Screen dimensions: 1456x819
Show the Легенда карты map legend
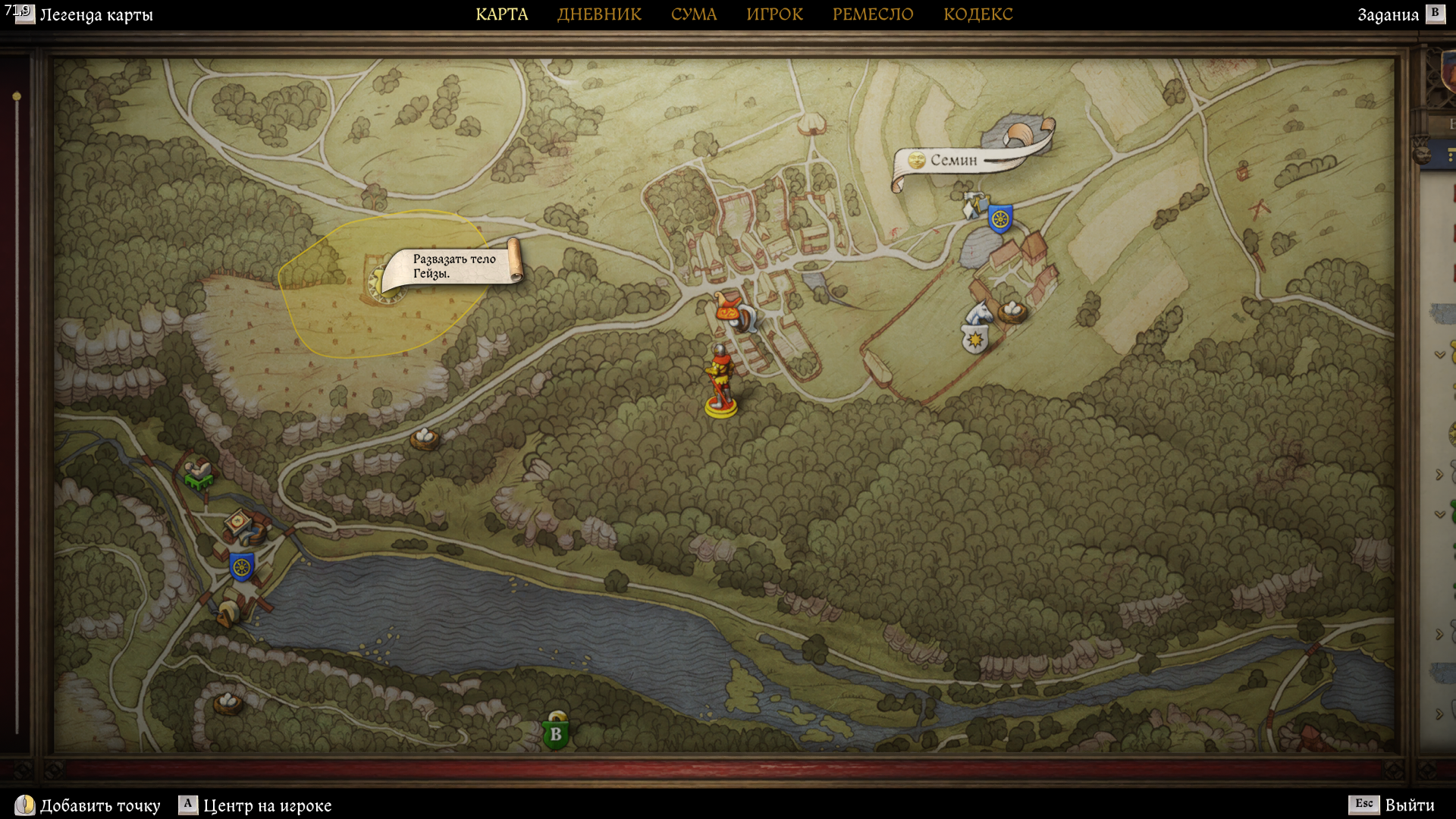[x=96, y=15]
